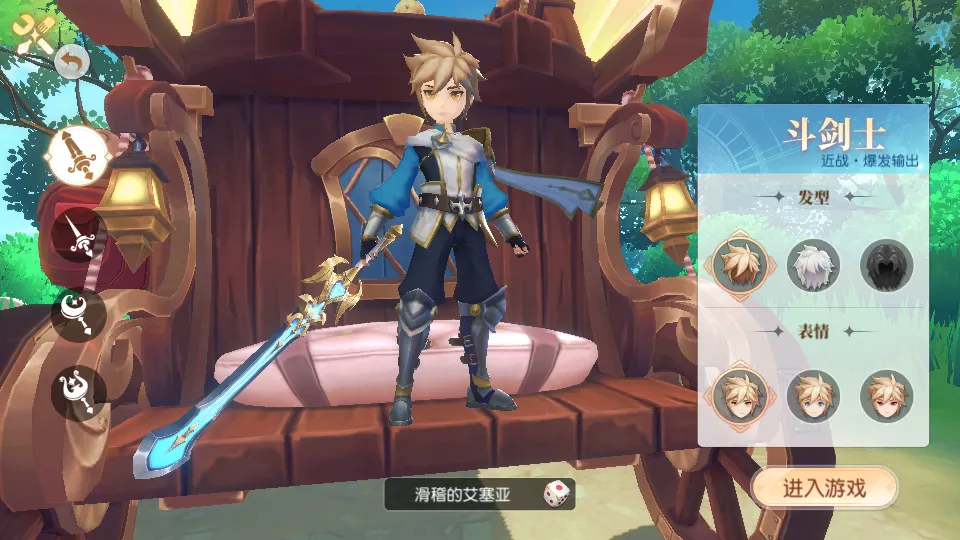This screenshot has width=960, height=540.
Task: Choose the yellow-eyed serious expression
Action: 740,396
